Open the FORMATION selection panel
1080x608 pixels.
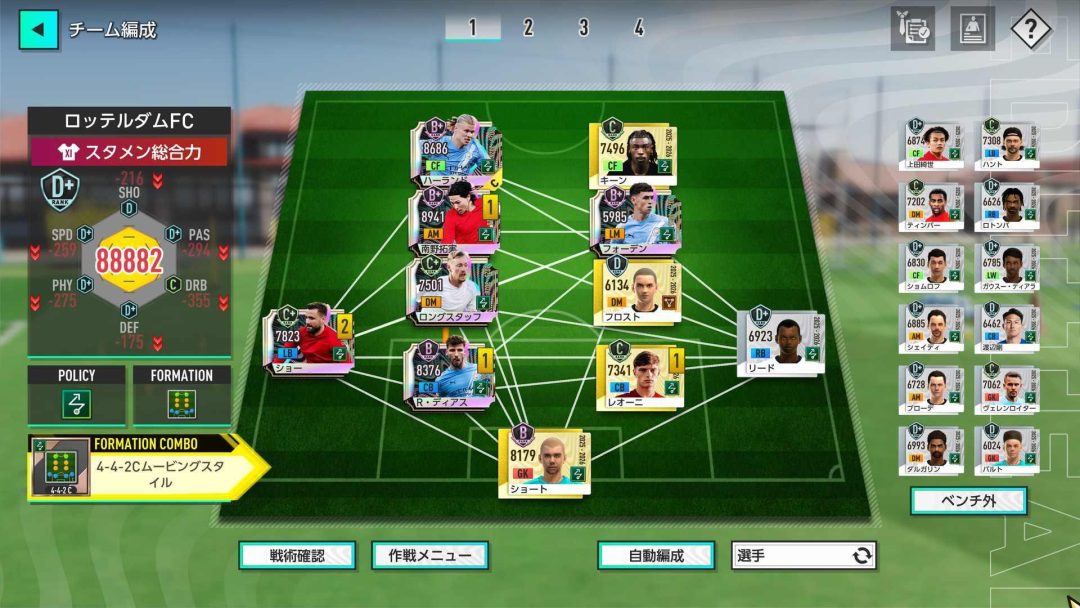click(x=181, y=396)
